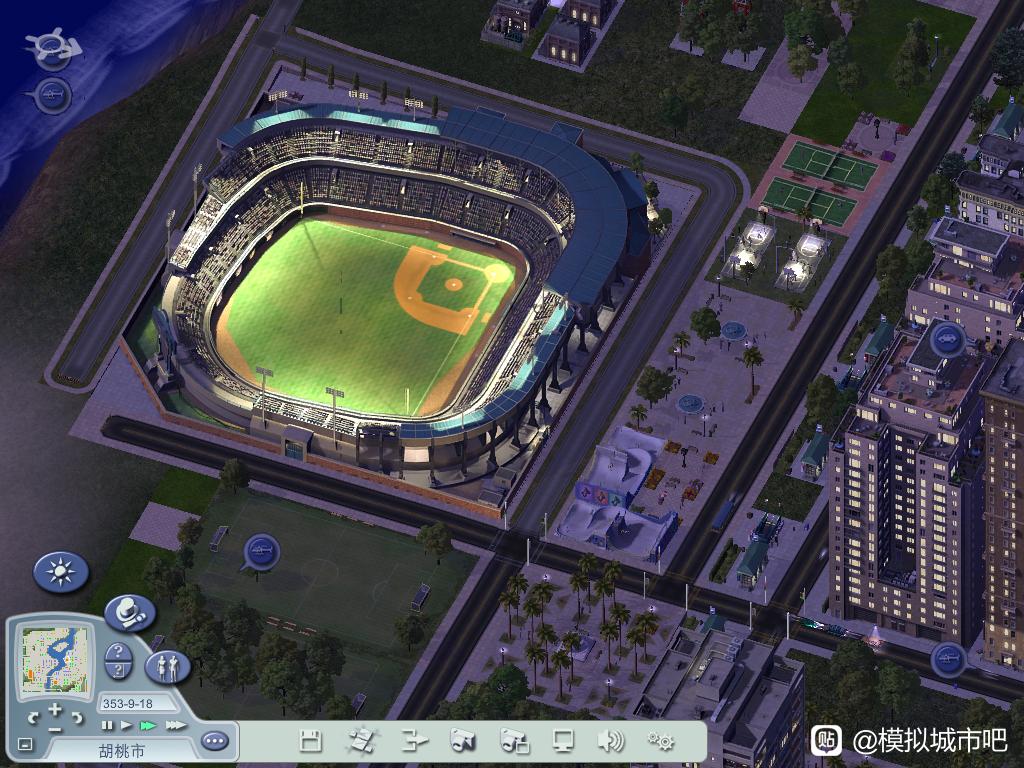Open game settings with the gears icon
Viewport: 1024px width, 768px height.
click(660, 741)
